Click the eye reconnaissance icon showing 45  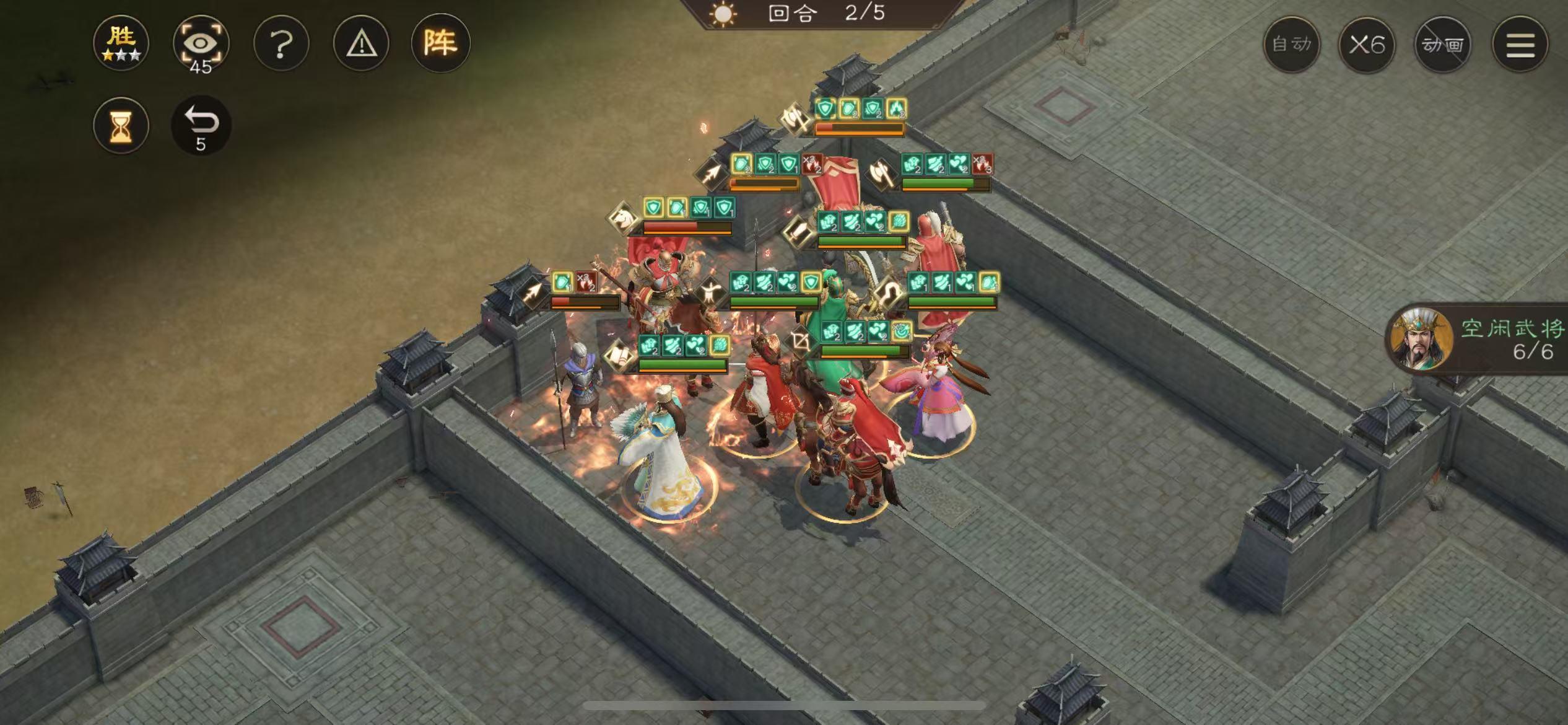coord(203,43)
